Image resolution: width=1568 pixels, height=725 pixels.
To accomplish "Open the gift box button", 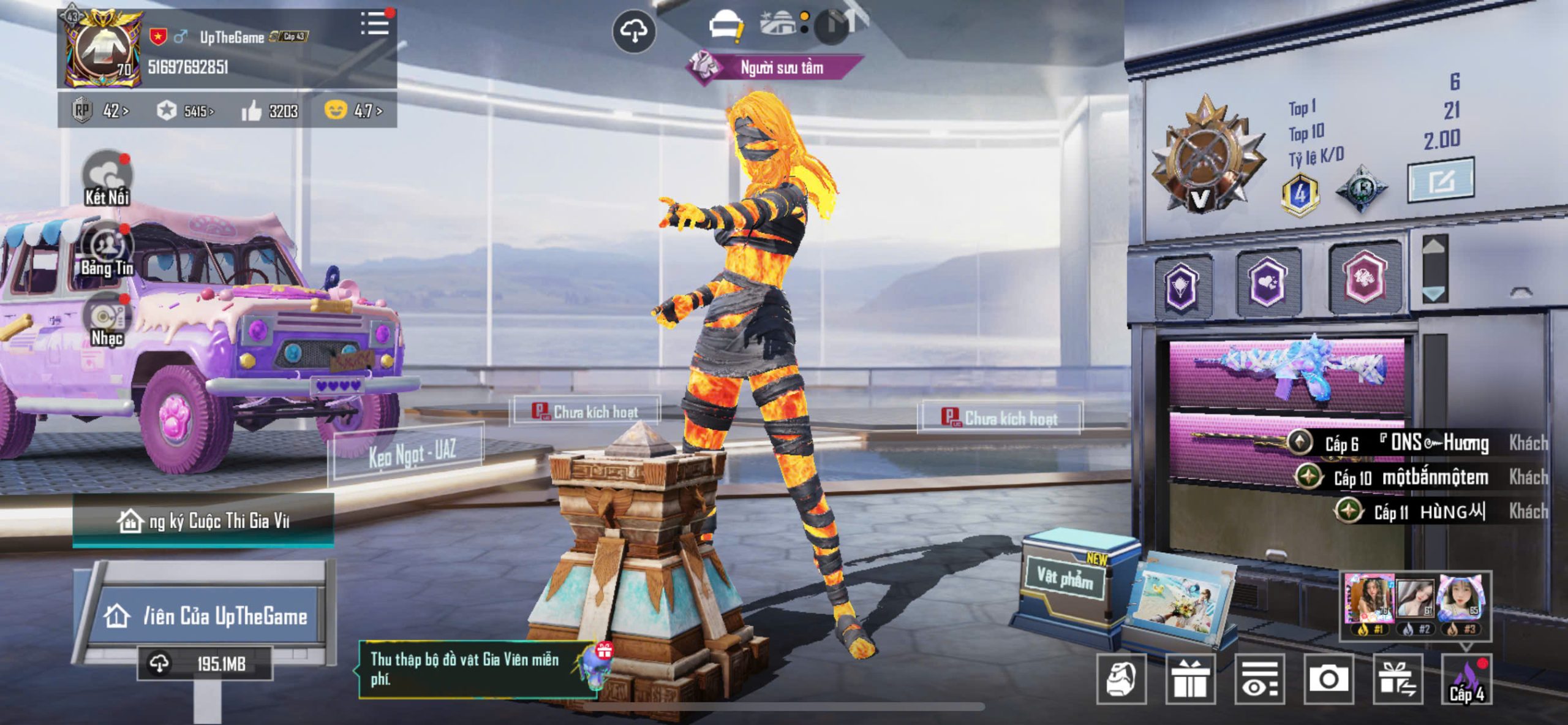I will [x=1189, y=679].
